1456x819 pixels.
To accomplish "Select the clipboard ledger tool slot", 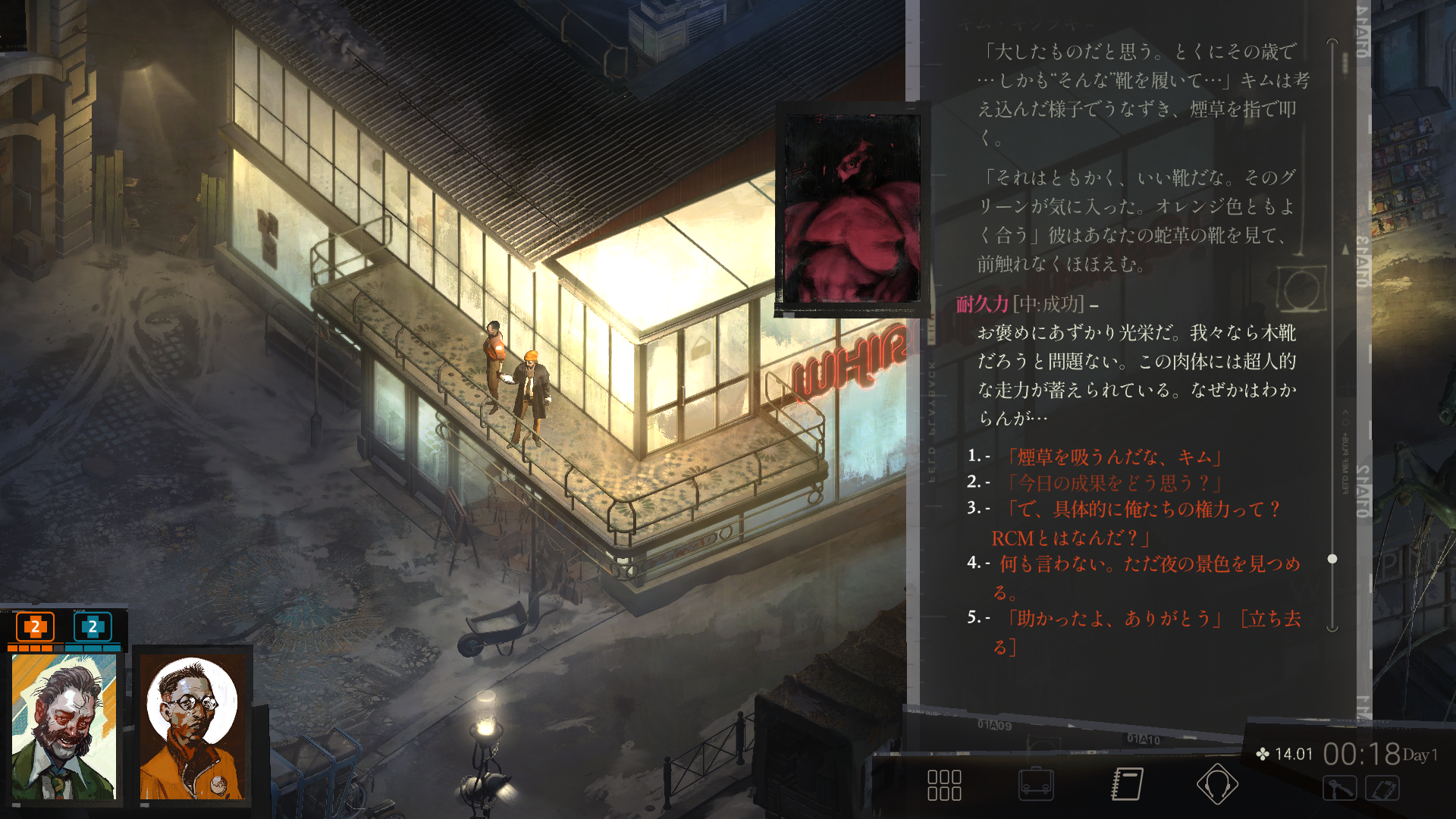I will point(1382,789).
